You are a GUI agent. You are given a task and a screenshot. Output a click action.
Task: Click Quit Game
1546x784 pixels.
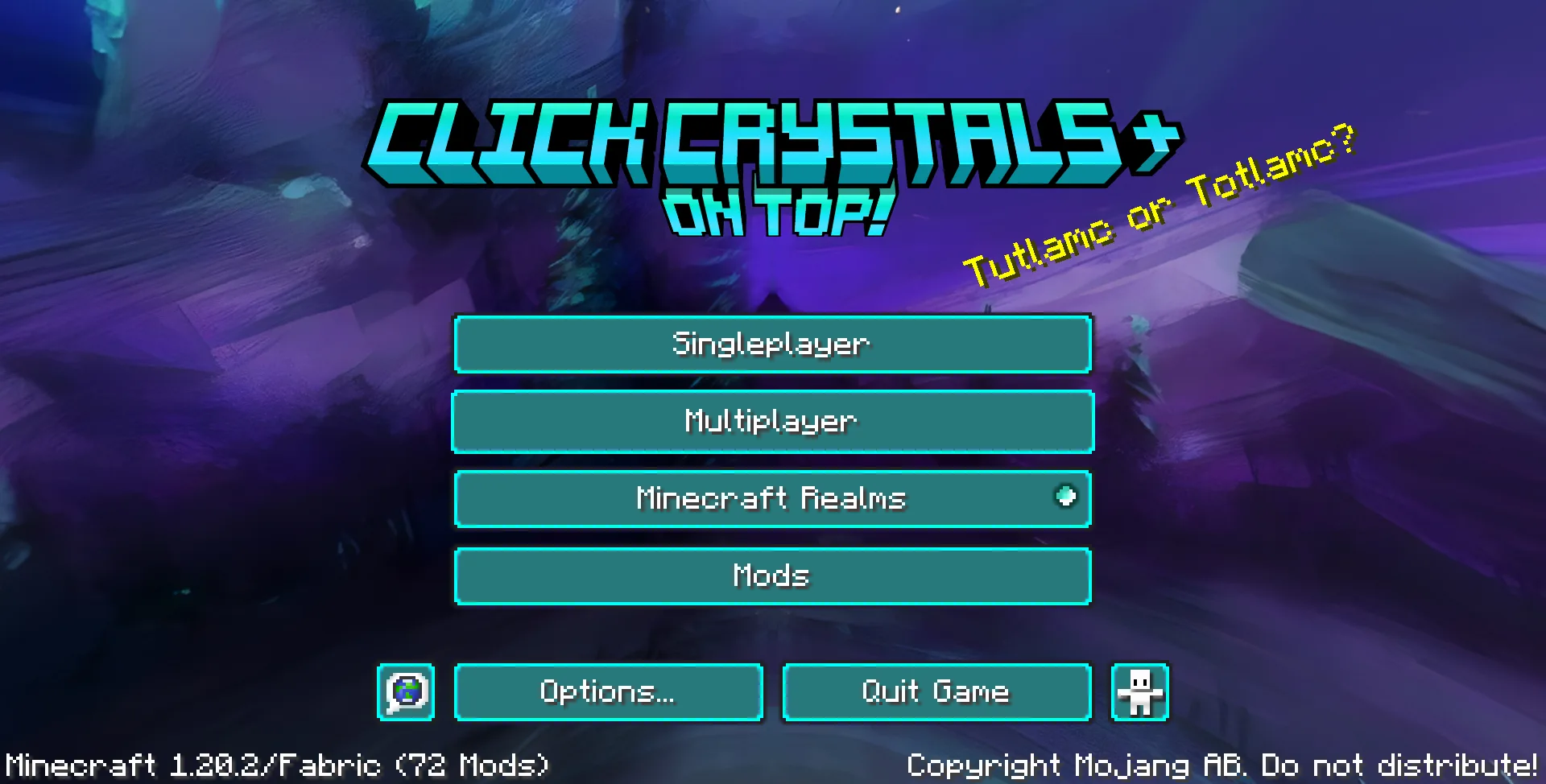point(936,691)
